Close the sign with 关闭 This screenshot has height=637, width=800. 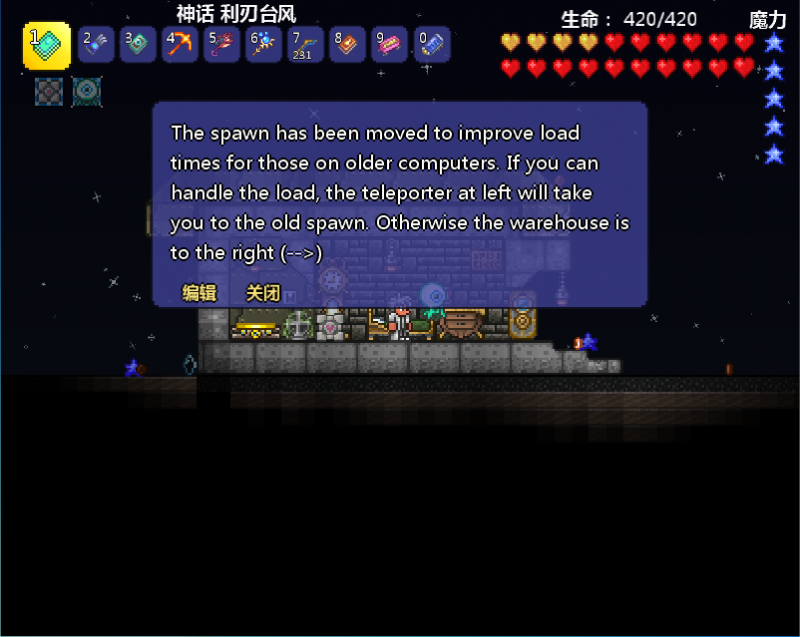point(263,293)
